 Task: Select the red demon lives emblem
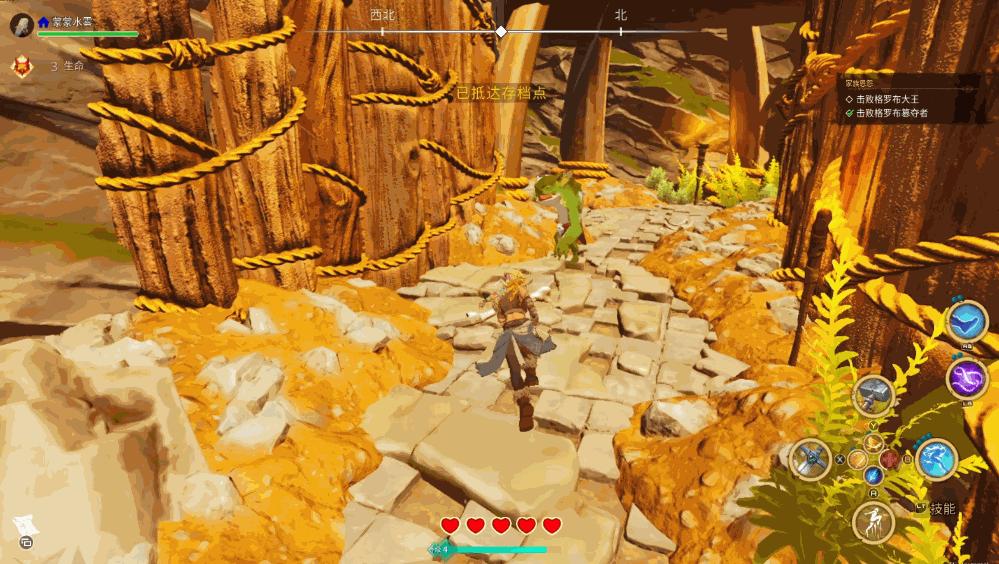pos(21,66)
